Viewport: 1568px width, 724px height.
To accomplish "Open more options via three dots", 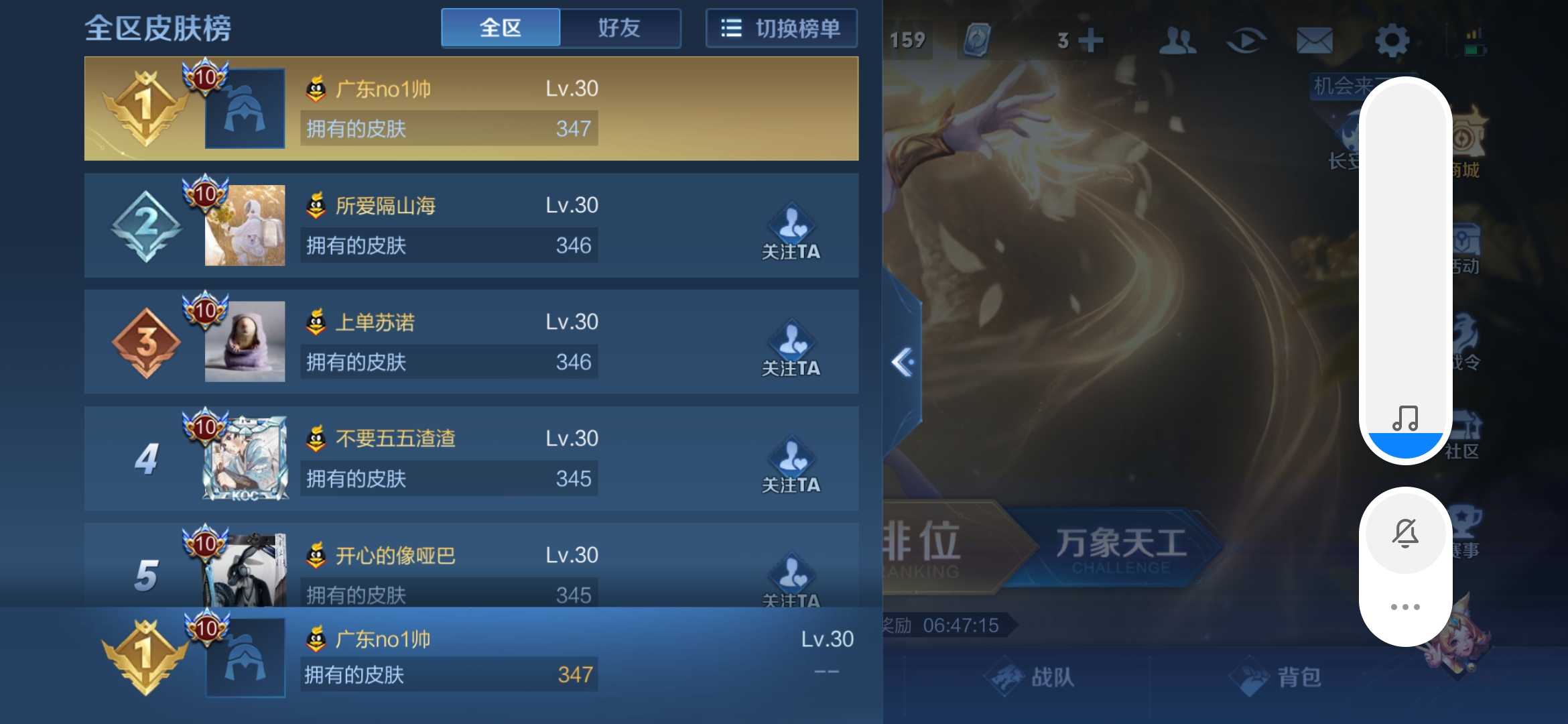I will click(1407, 607).
